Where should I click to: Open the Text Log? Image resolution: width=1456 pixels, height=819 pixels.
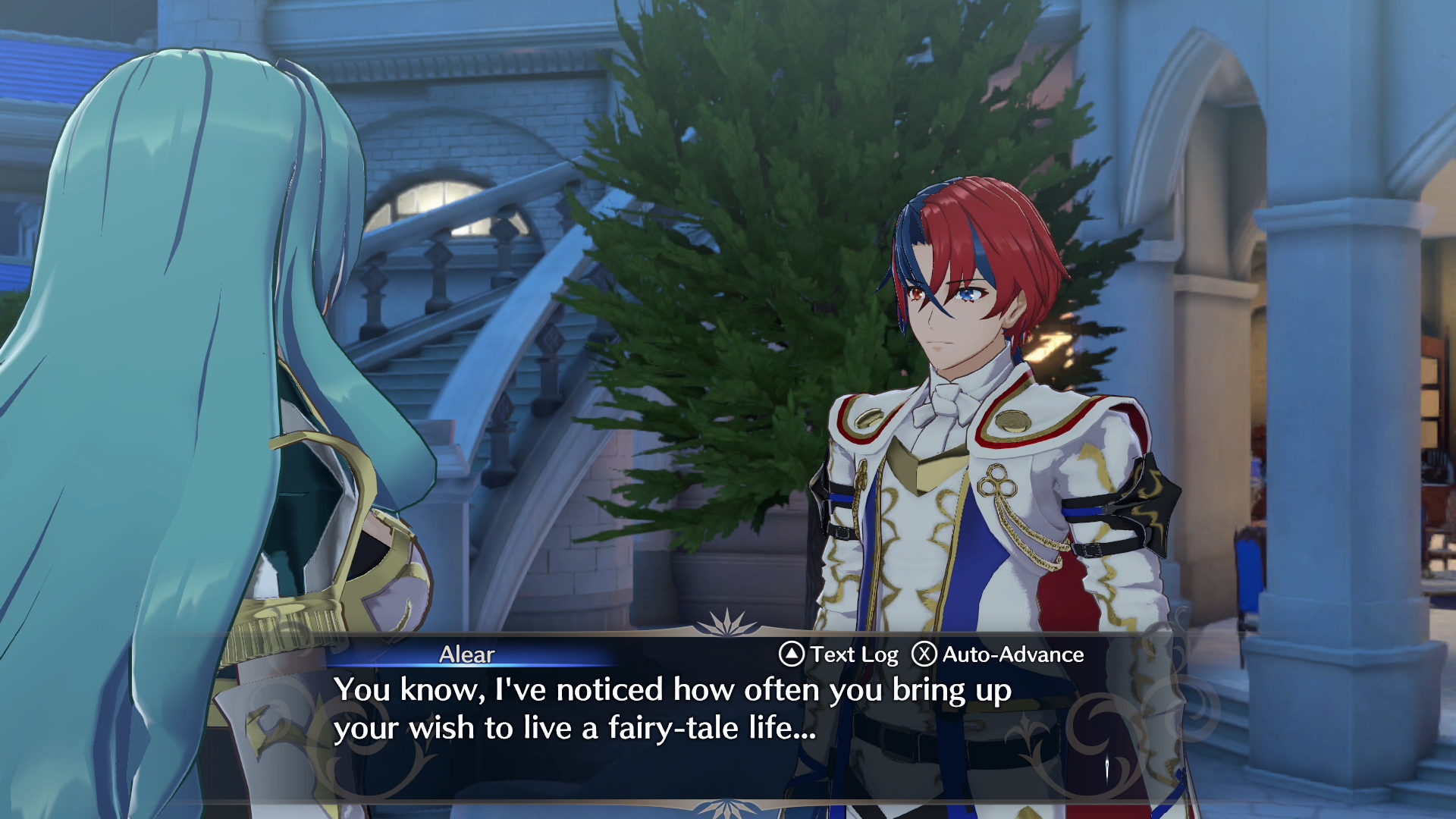[838, 654]
